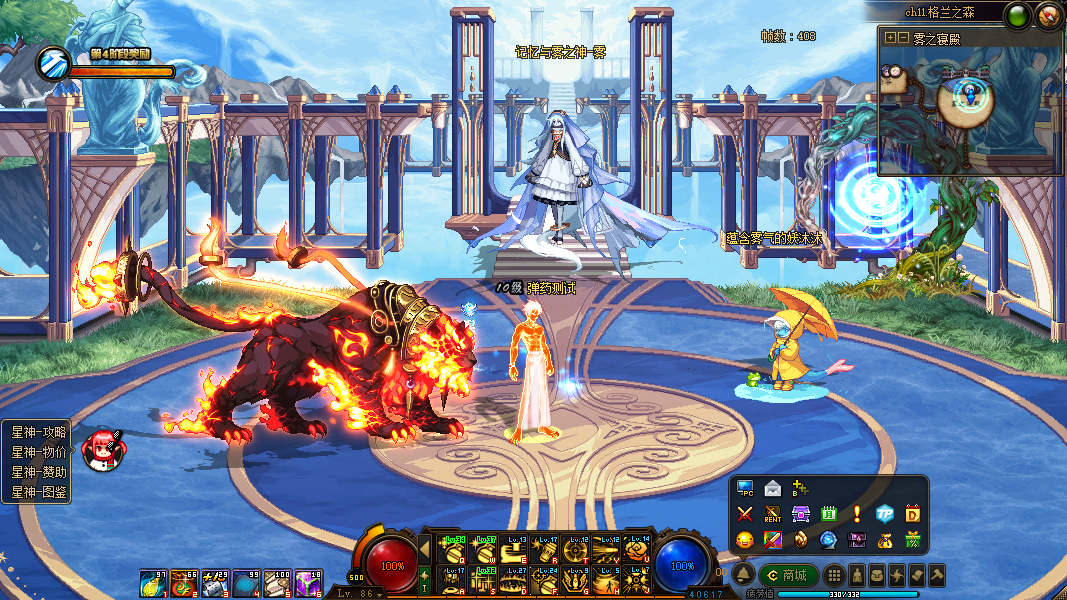
Task: Click the compass button above the minimap
Action: 1048,14
